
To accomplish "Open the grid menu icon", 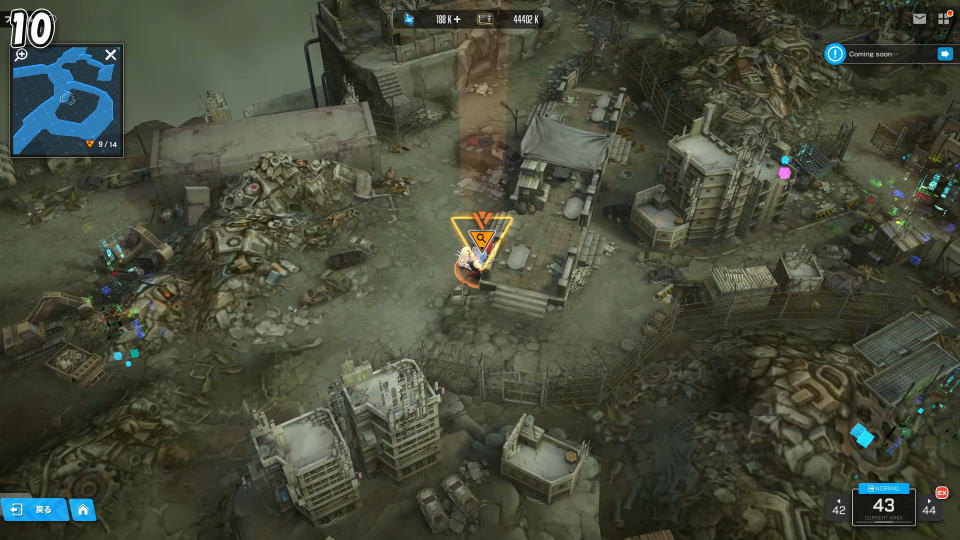I will tap(943, 18).
